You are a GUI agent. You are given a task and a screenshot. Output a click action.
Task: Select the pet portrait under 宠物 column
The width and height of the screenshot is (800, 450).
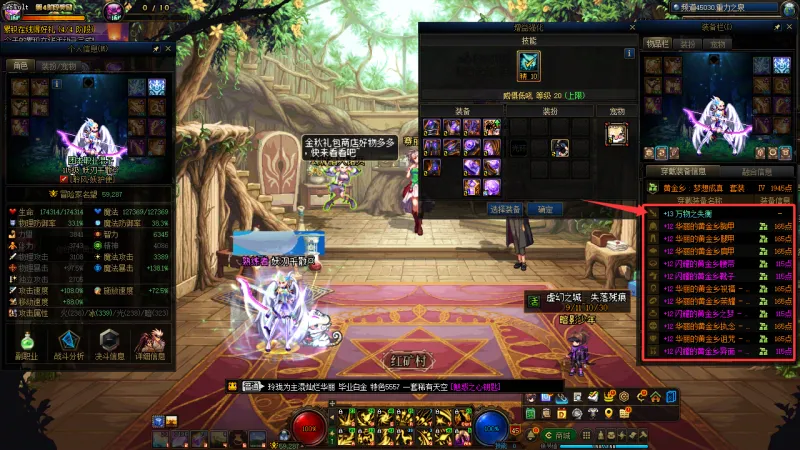[617, 133]
